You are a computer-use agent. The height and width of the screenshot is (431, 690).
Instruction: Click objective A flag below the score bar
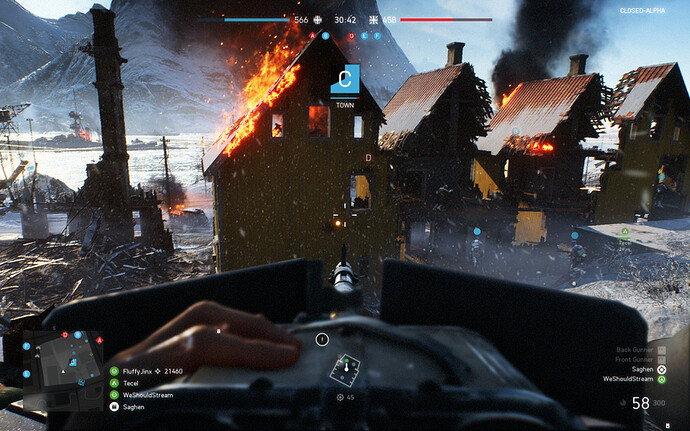coord(313,34)
